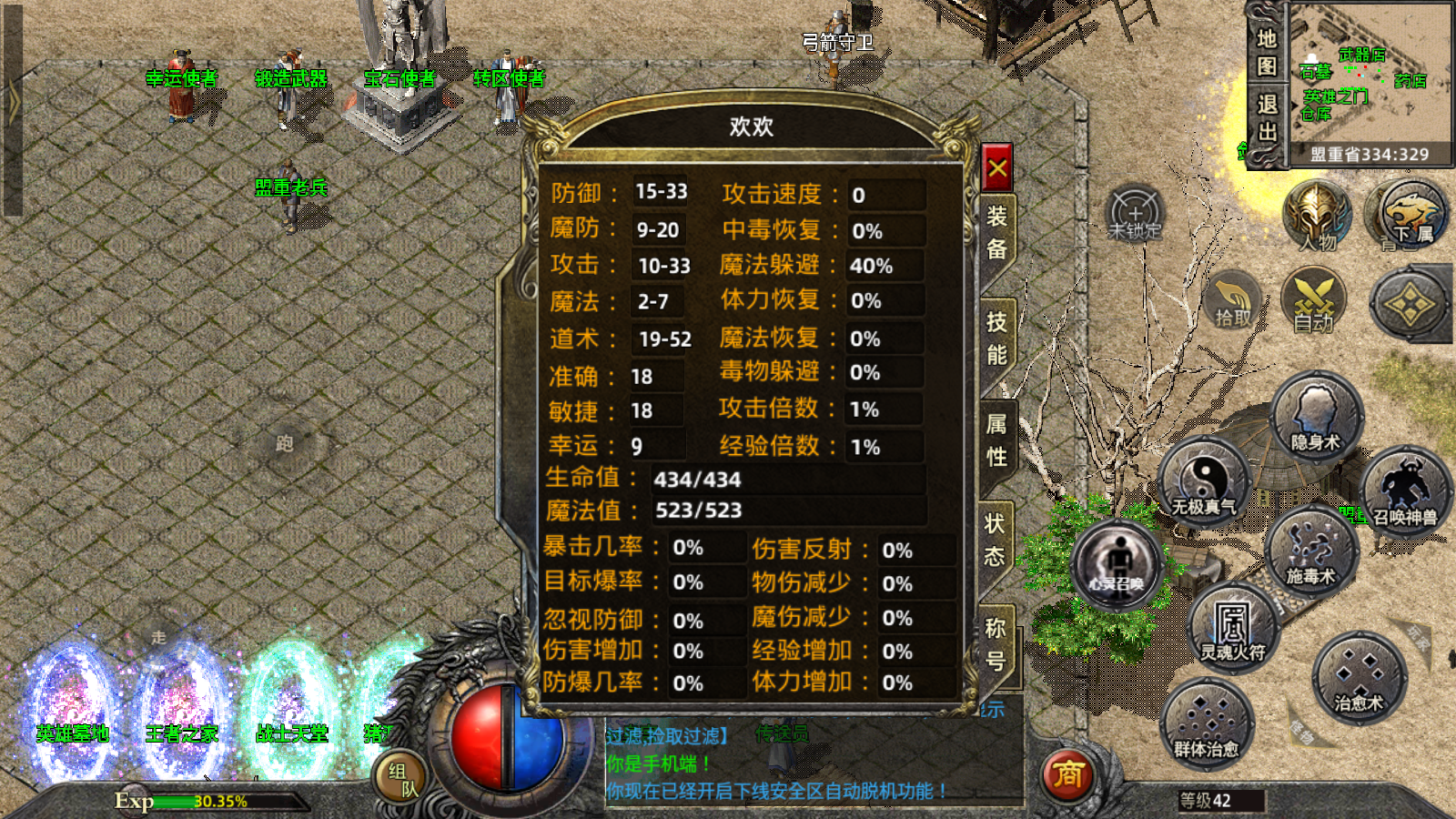
Task: Open the 地图 map button
Action: (1267, 52)
